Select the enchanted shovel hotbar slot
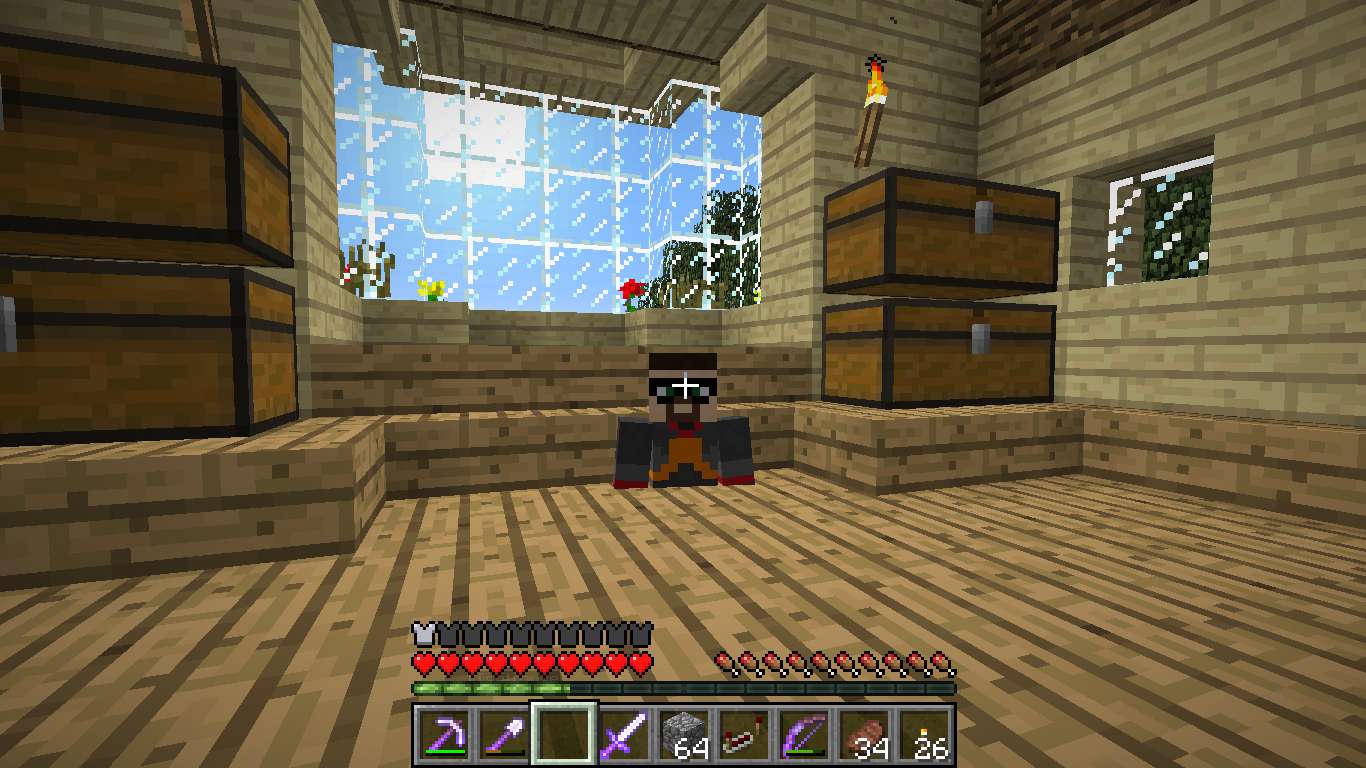Viewport: 1366px width, 768px height. [504, 736]
